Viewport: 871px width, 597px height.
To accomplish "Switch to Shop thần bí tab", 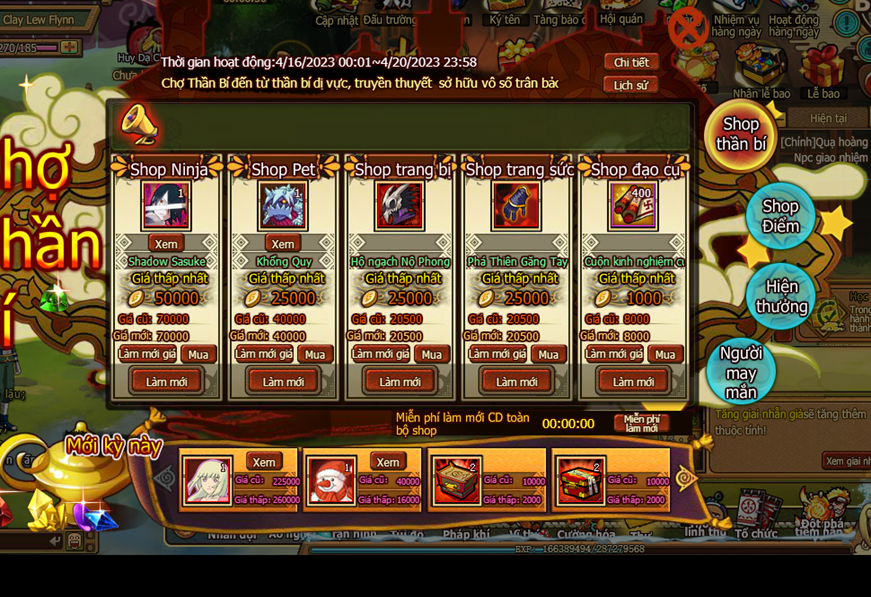I will click(x=741, y=134).
